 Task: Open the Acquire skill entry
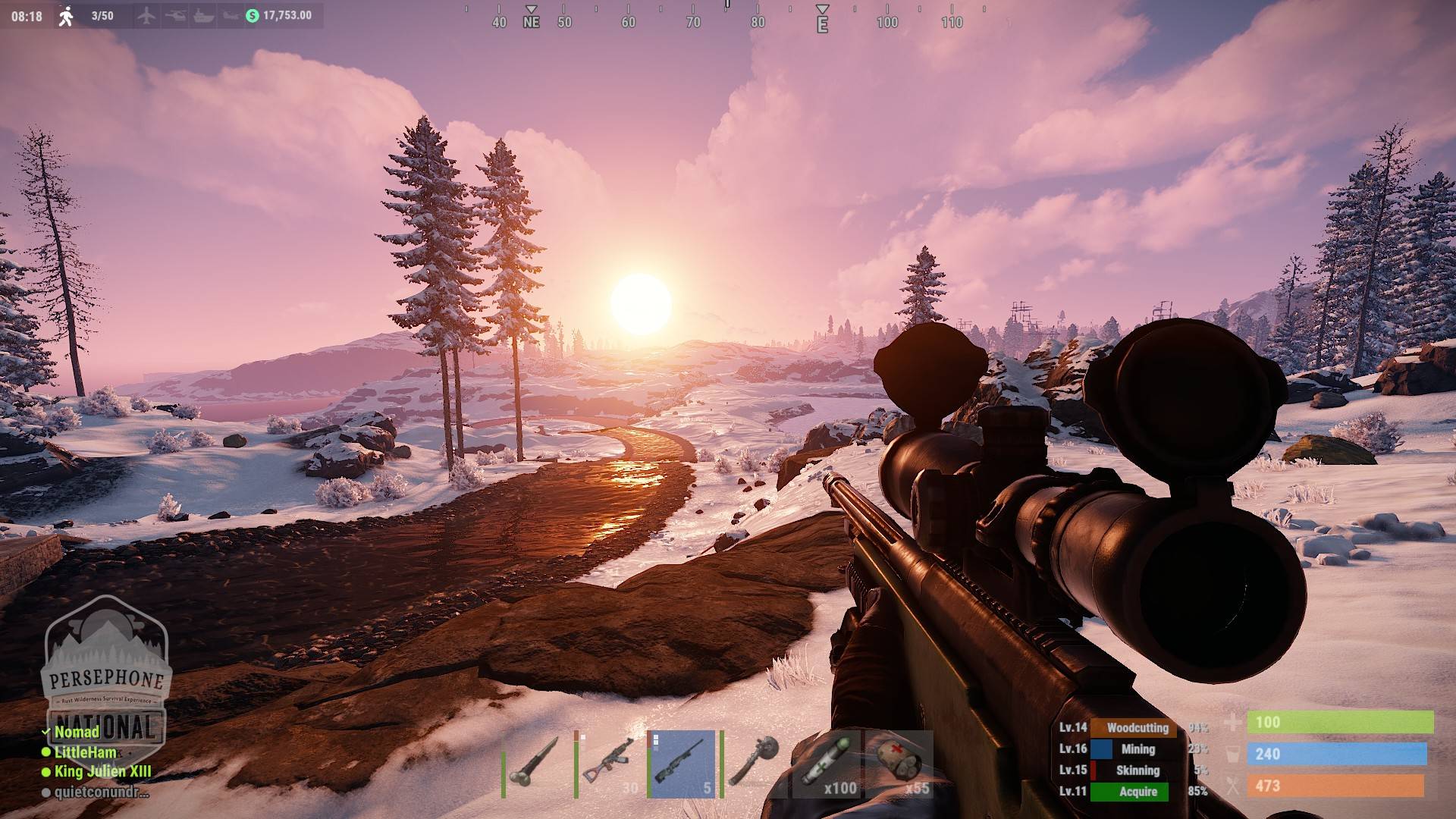click(x=1137, y=791)
